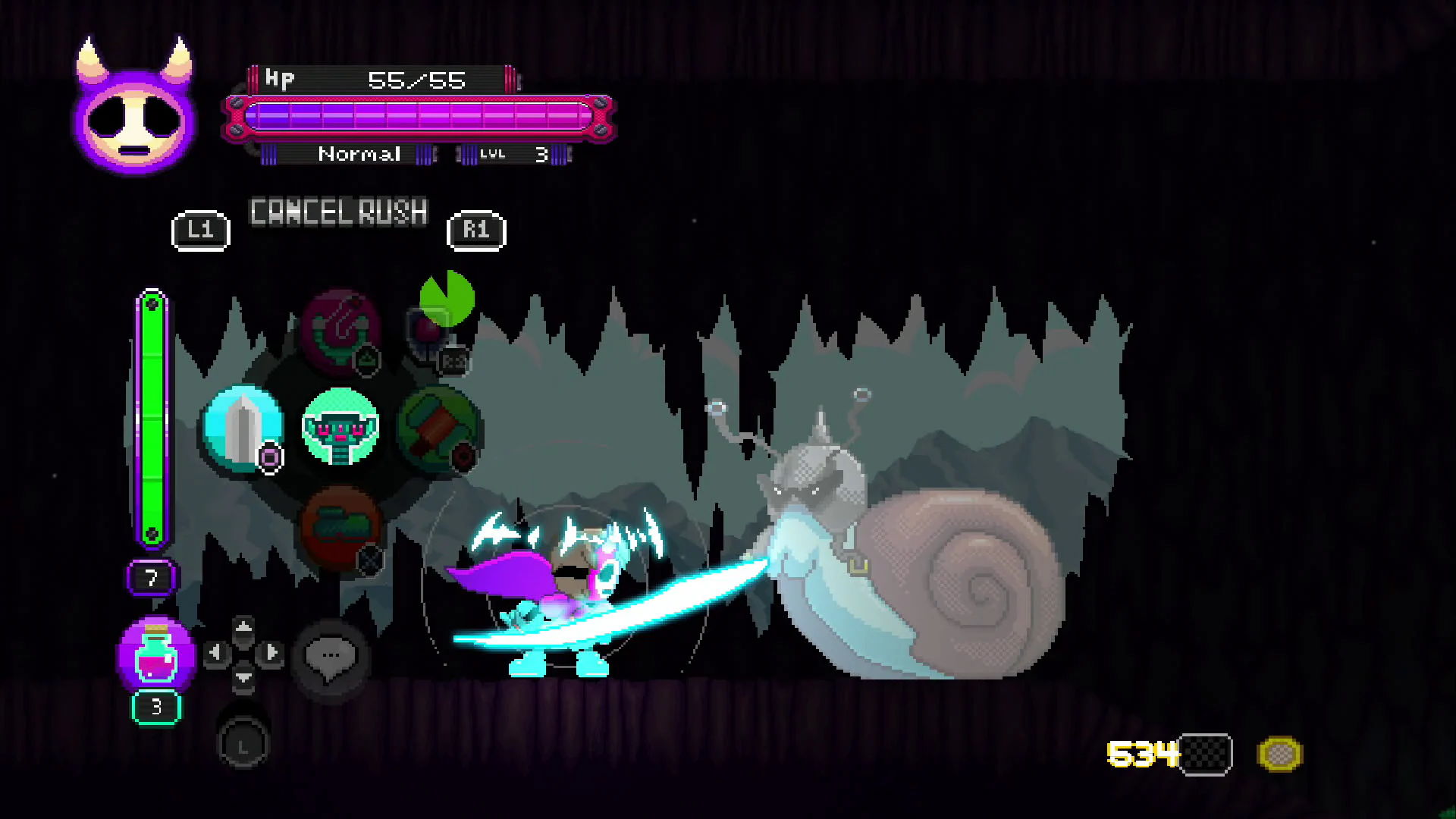
Task: Click the potion count 3 badge
Action: point(156,706)
